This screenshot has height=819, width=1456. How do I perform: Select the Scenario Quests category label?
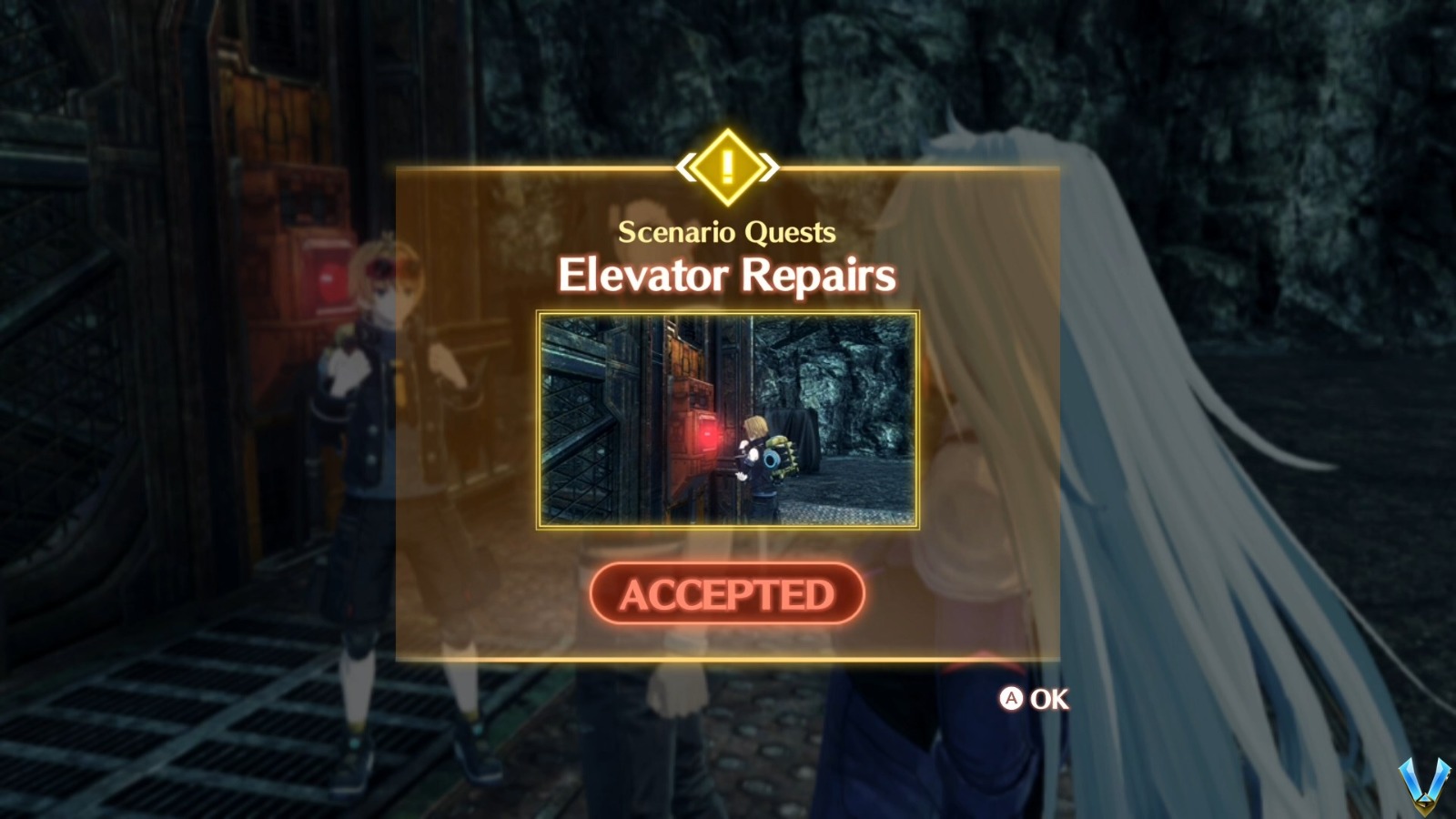point(725,233)
